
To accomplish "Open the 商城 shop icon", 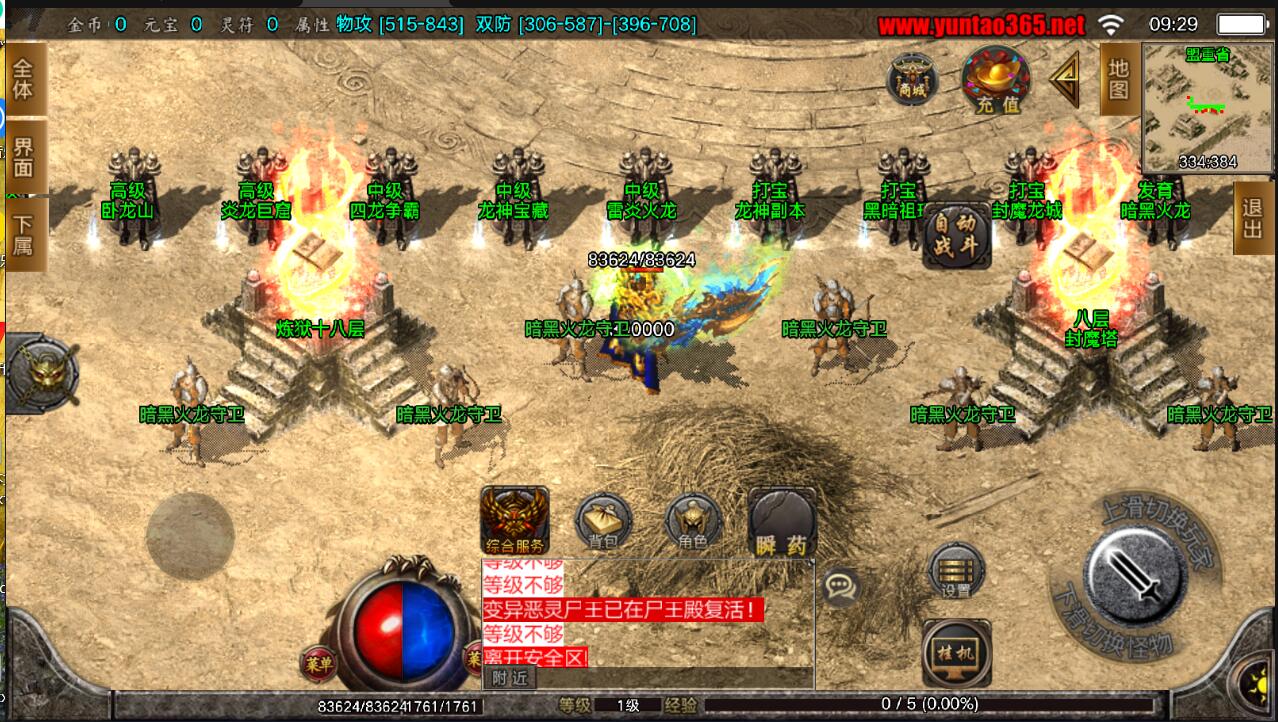I will [x=911, y=79].
